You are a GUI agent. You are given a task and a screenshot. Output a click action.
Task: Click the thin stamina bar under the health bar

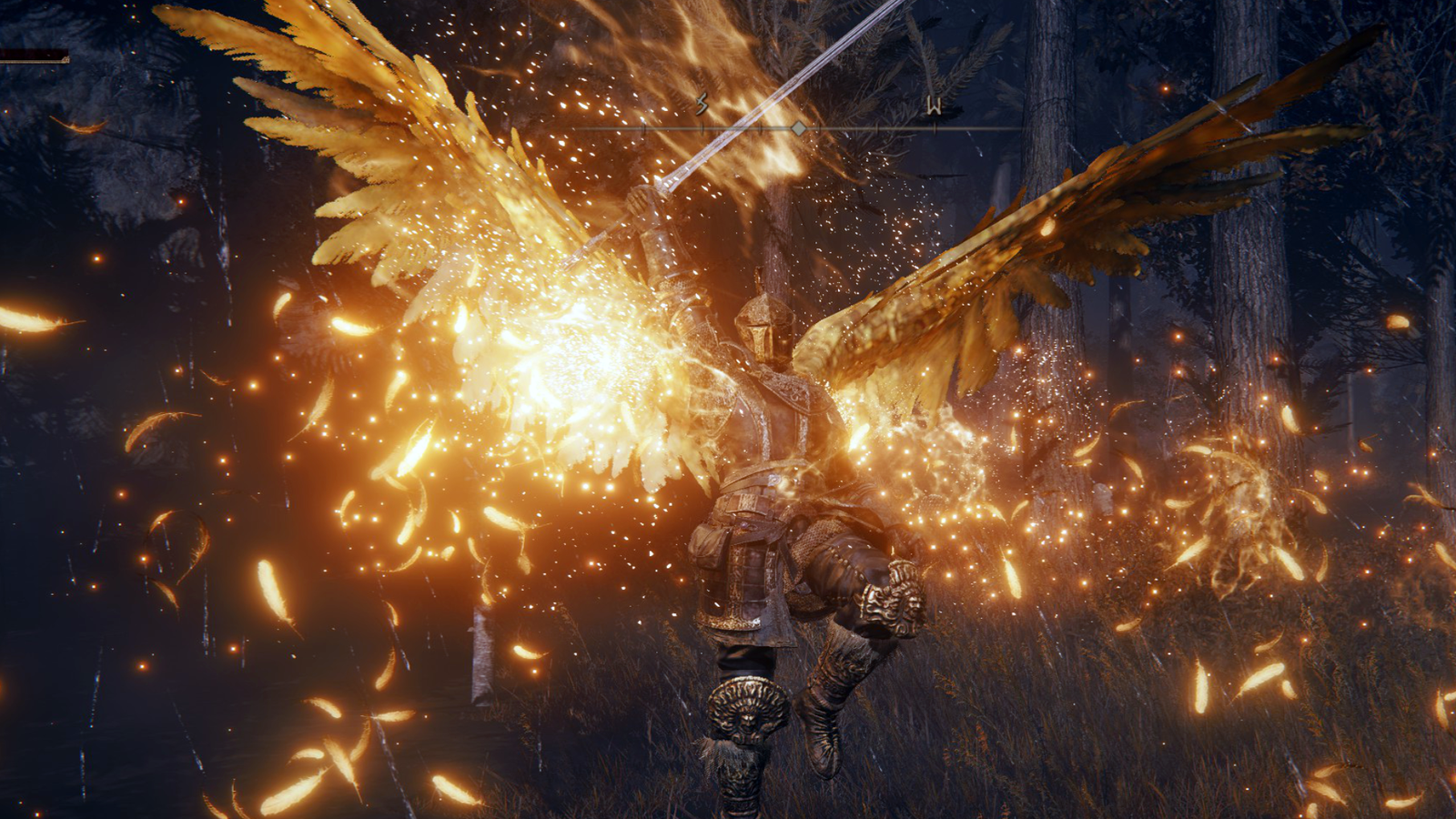pos(36,61)
